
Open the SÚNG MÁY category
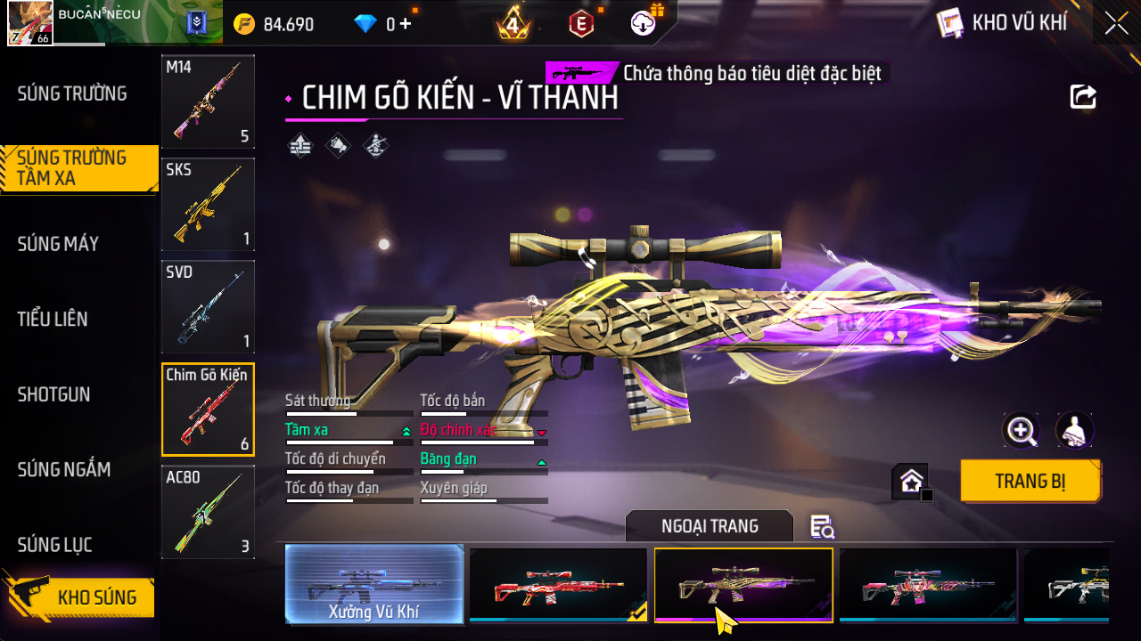58,244
